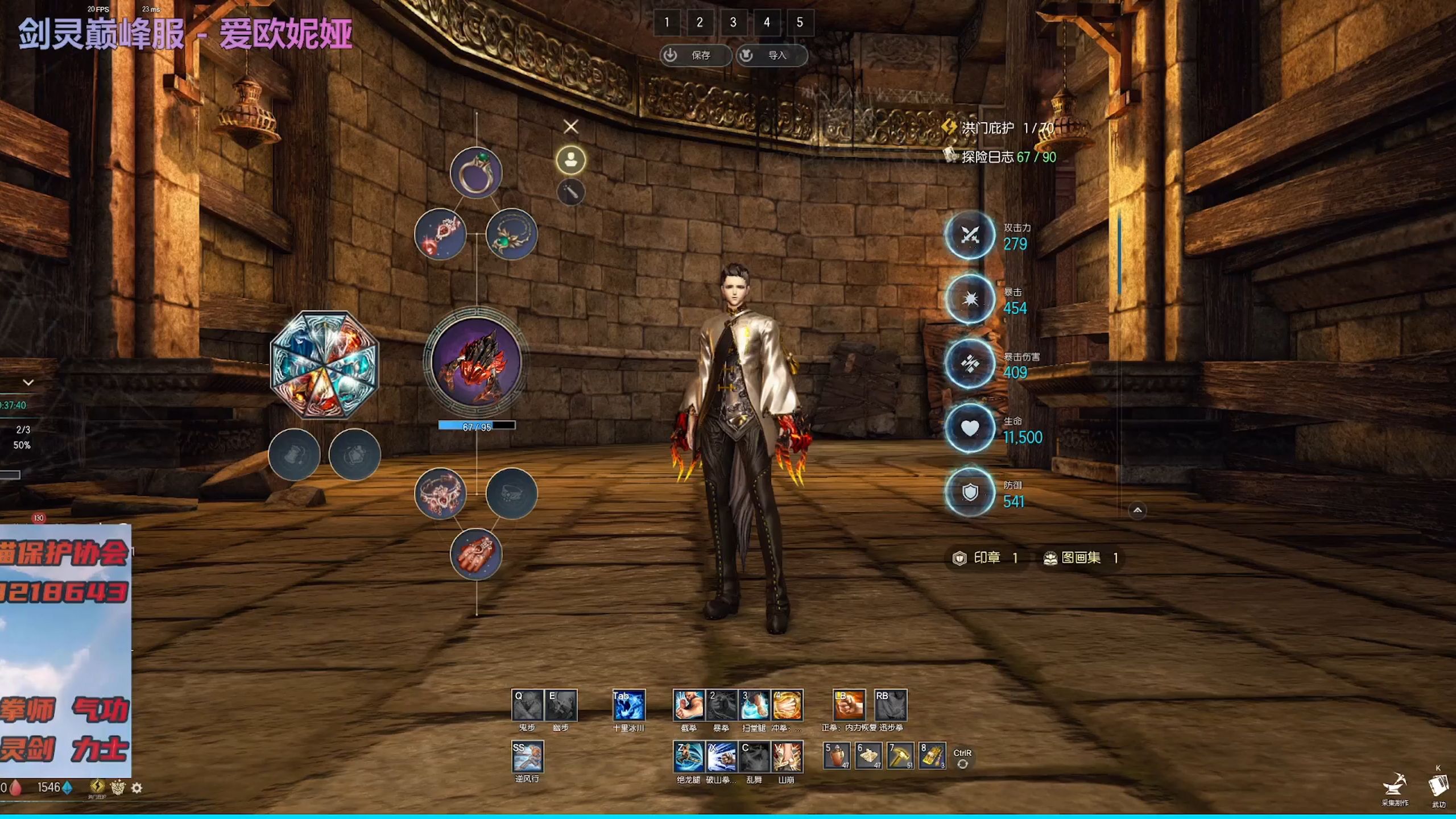1456x819 pixels.
Task: Use the clay jar item in slot 5
Action: tap(837, 756)
